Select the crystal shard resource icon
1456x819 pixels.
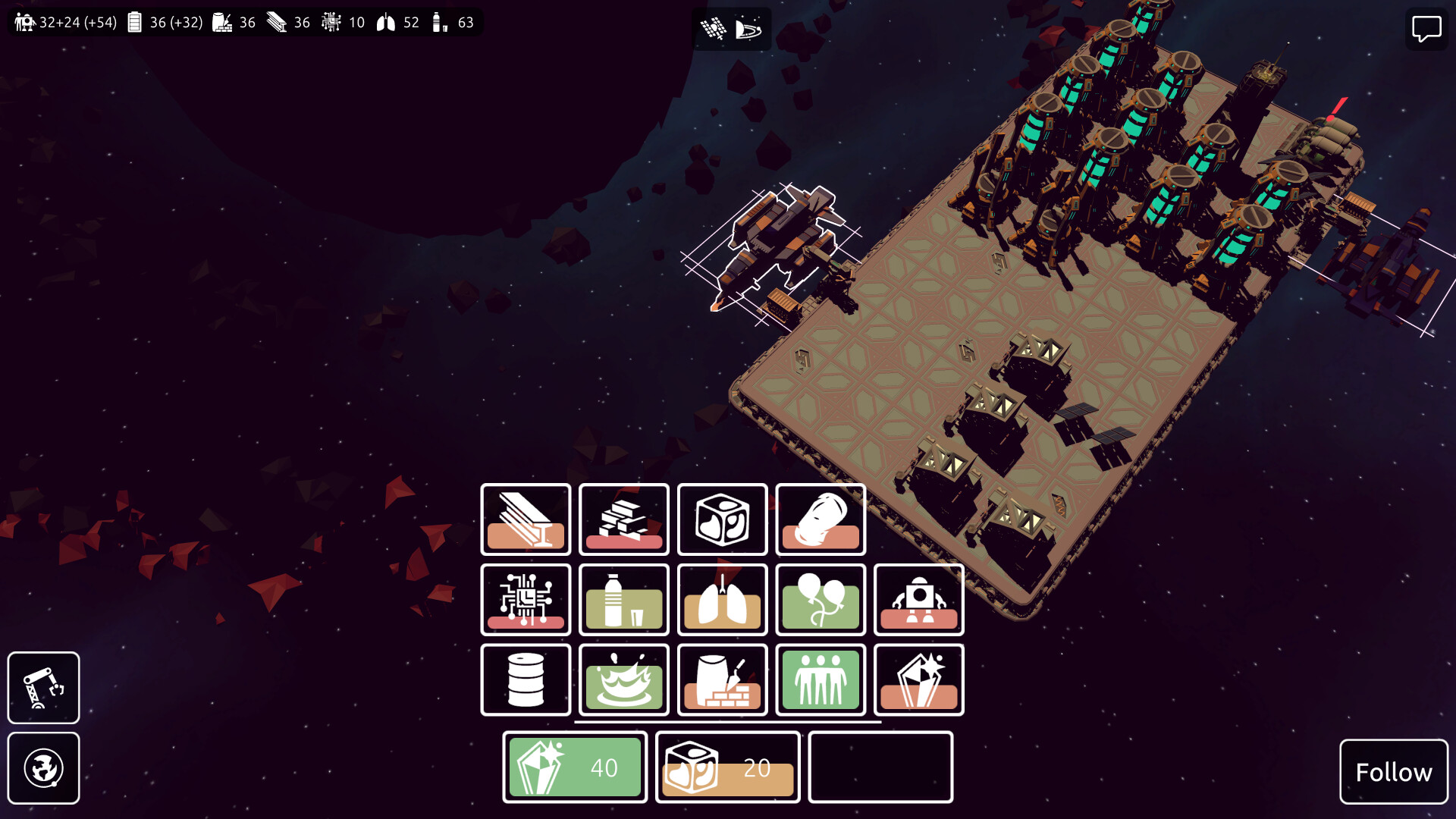tap(918, 679)
